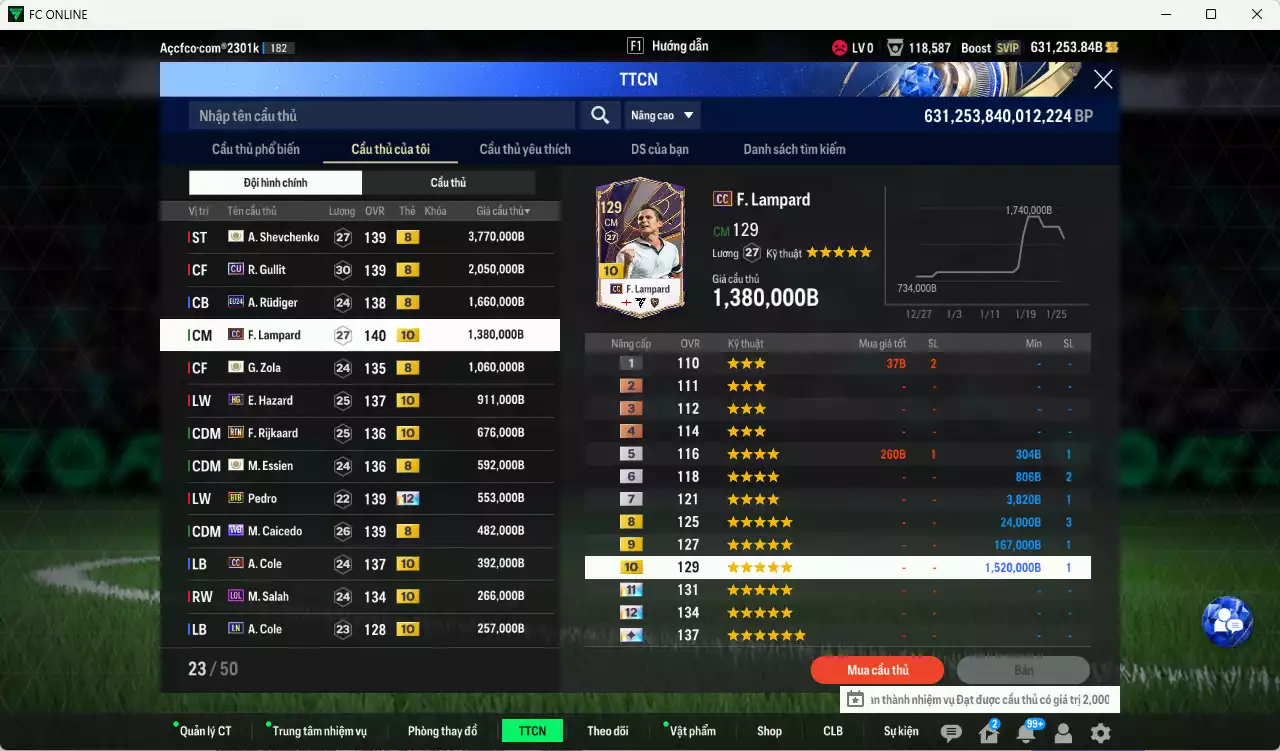Select the Đội hình chính tab
Screen dimensions: 1280x751
275,182
